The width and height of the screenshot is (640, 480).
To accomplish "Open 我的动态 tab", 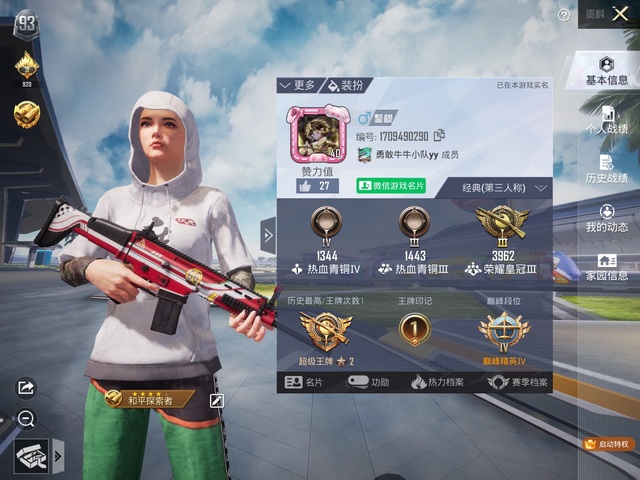I will (x=607, y=218).
